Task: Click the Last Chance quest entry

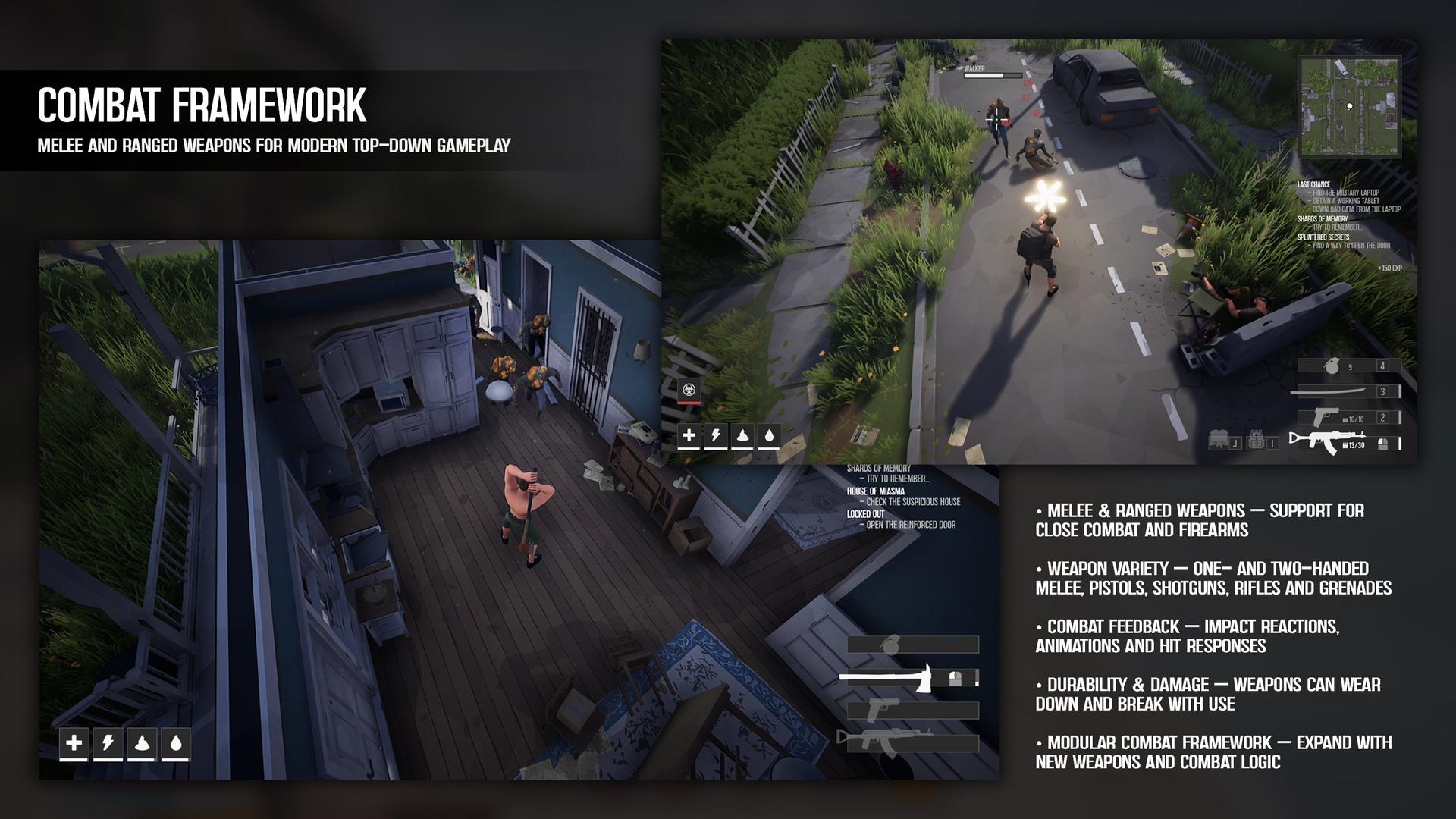Action: click(1313, 184)
